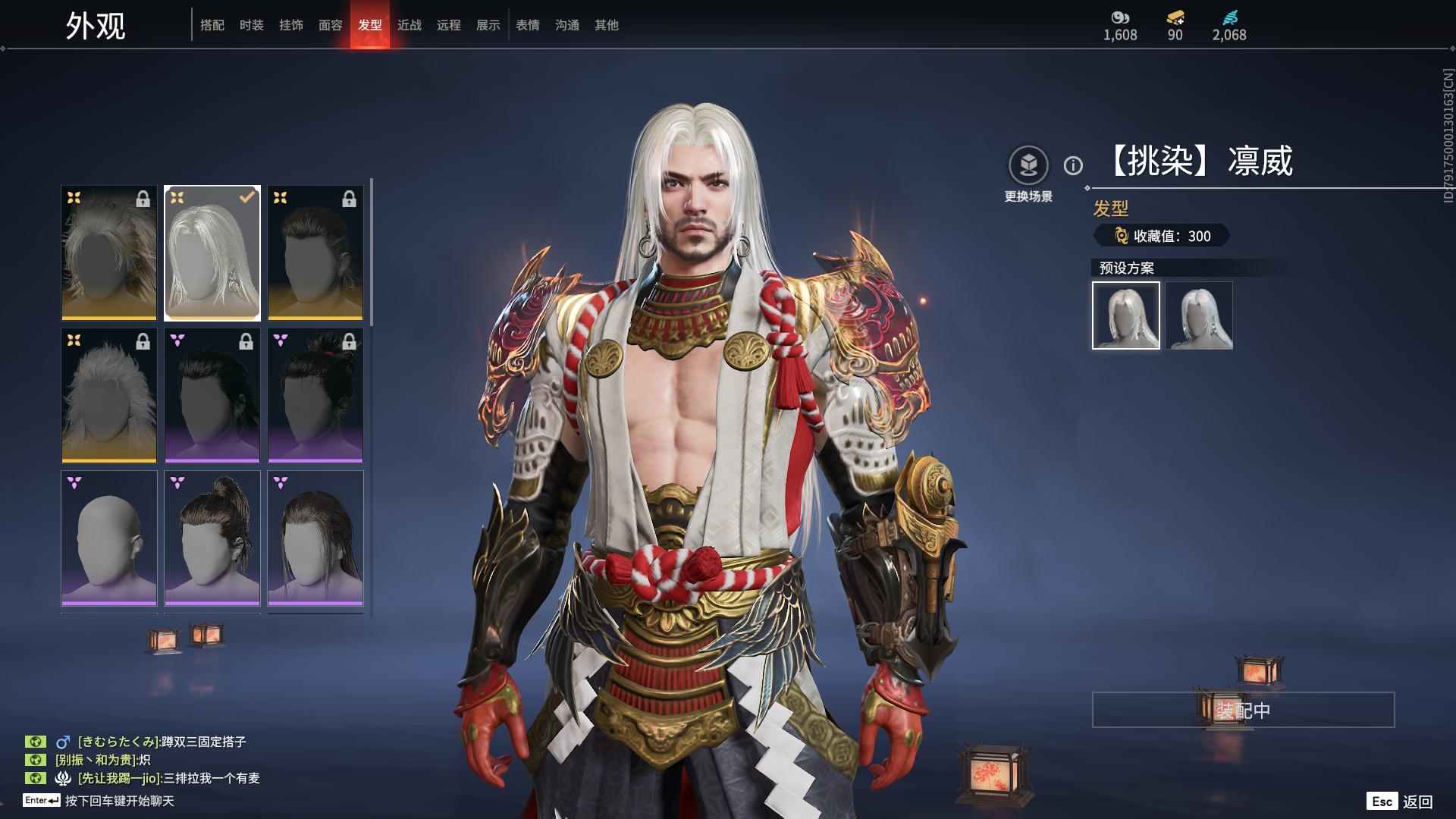
Task: Select the 挂饰 tab
Action: [x=291, y=25]
